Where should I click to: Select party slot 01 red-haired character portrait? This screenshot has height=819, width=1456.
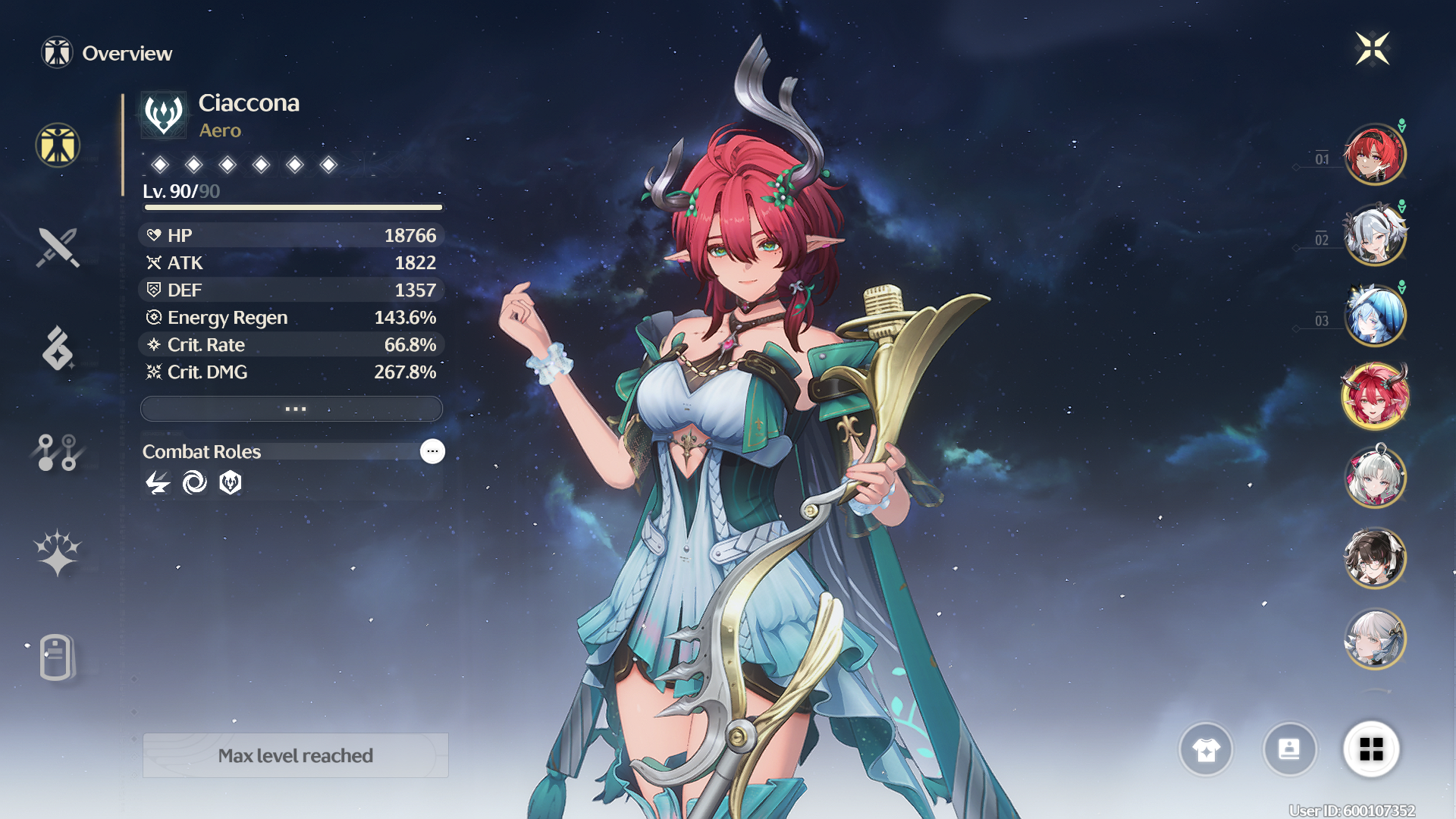point(1374,155)
